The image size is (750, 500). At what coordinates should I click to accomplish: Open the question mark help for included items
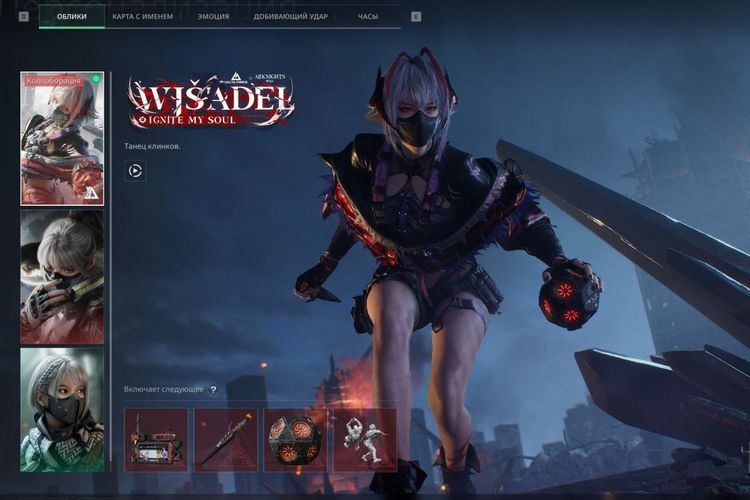point(213,389)
